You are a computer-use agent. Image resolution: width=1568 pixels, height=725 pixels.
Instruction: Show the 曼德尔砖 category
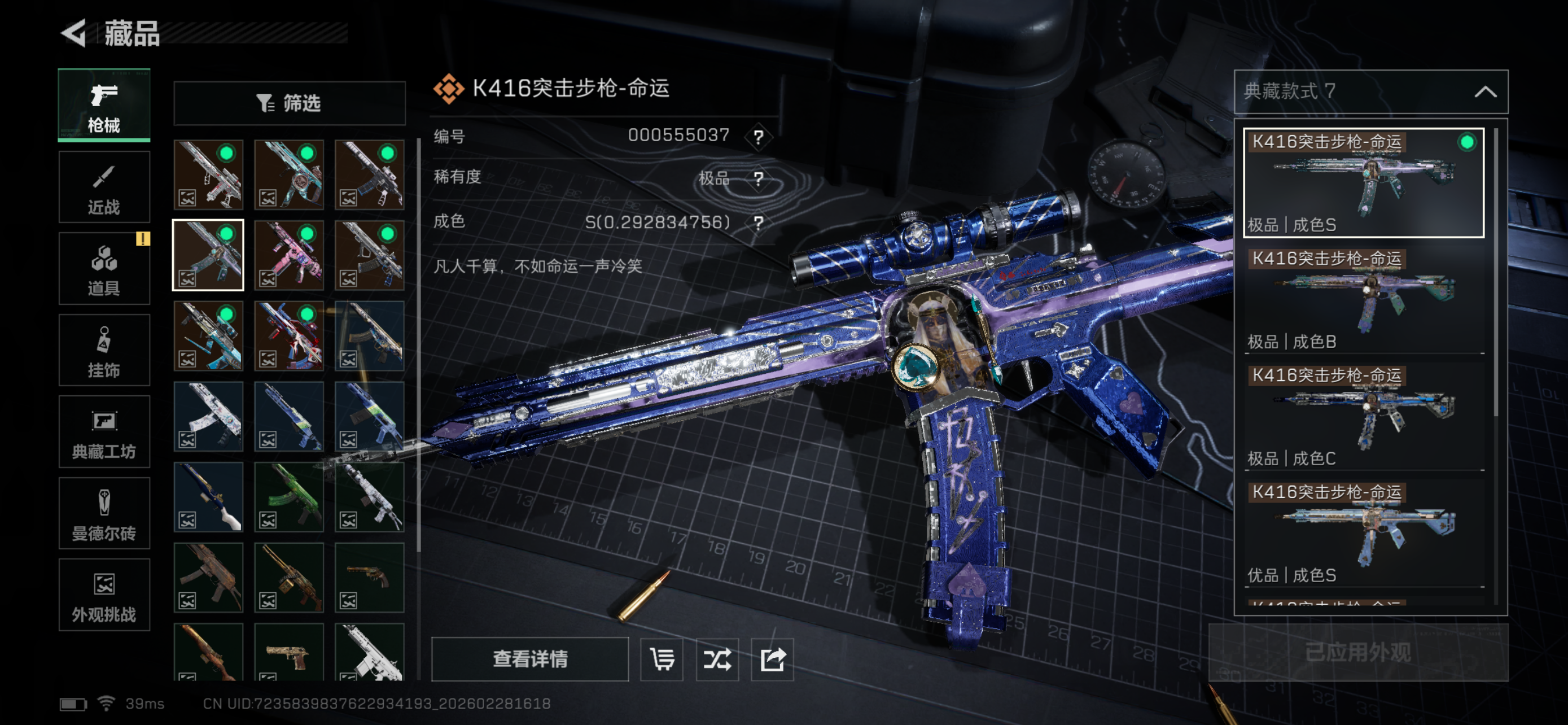tap(104, 513)
